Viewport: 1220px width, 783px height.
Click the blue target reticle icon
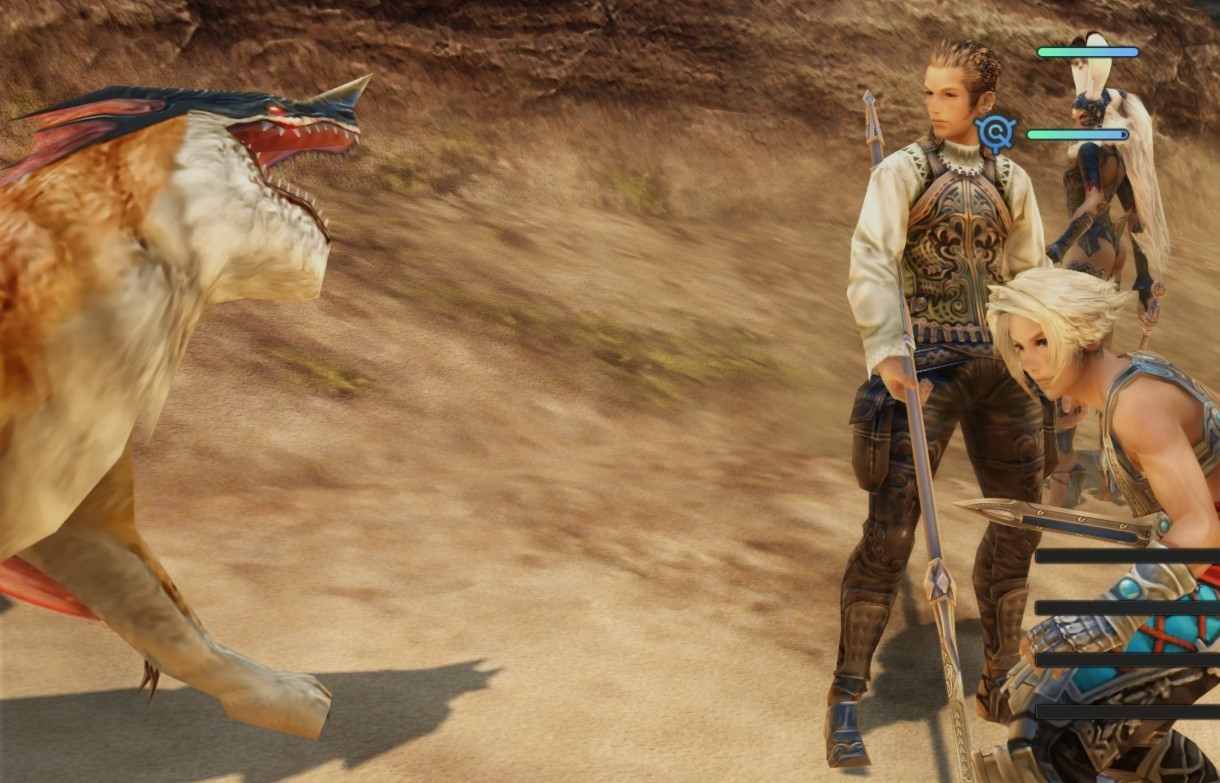[996, 133]
